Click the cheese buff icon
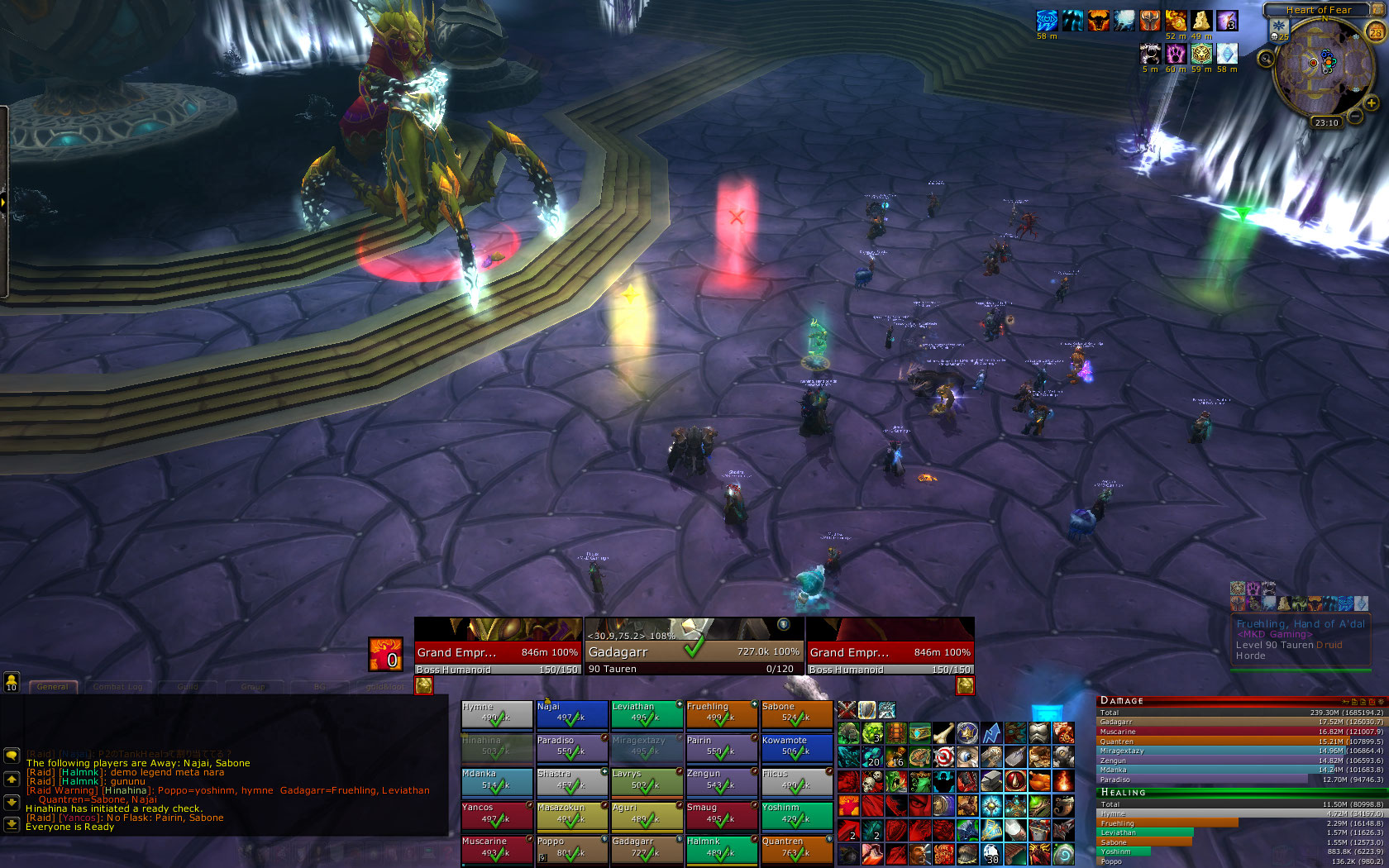Viewport: 1389px width, 868px height. (x=1201, y=21)
